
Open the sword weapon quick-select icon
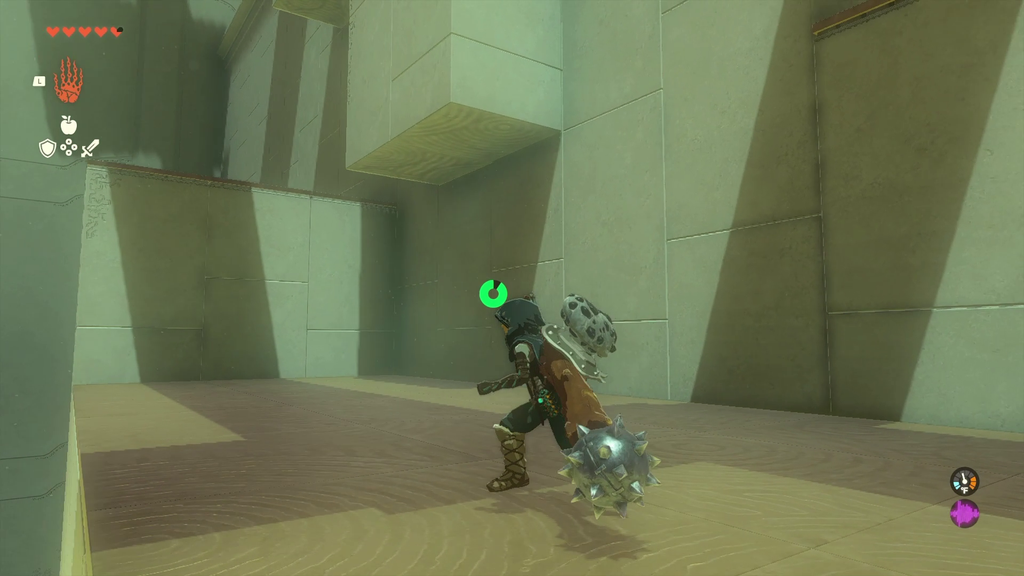(x=90, y=149)
